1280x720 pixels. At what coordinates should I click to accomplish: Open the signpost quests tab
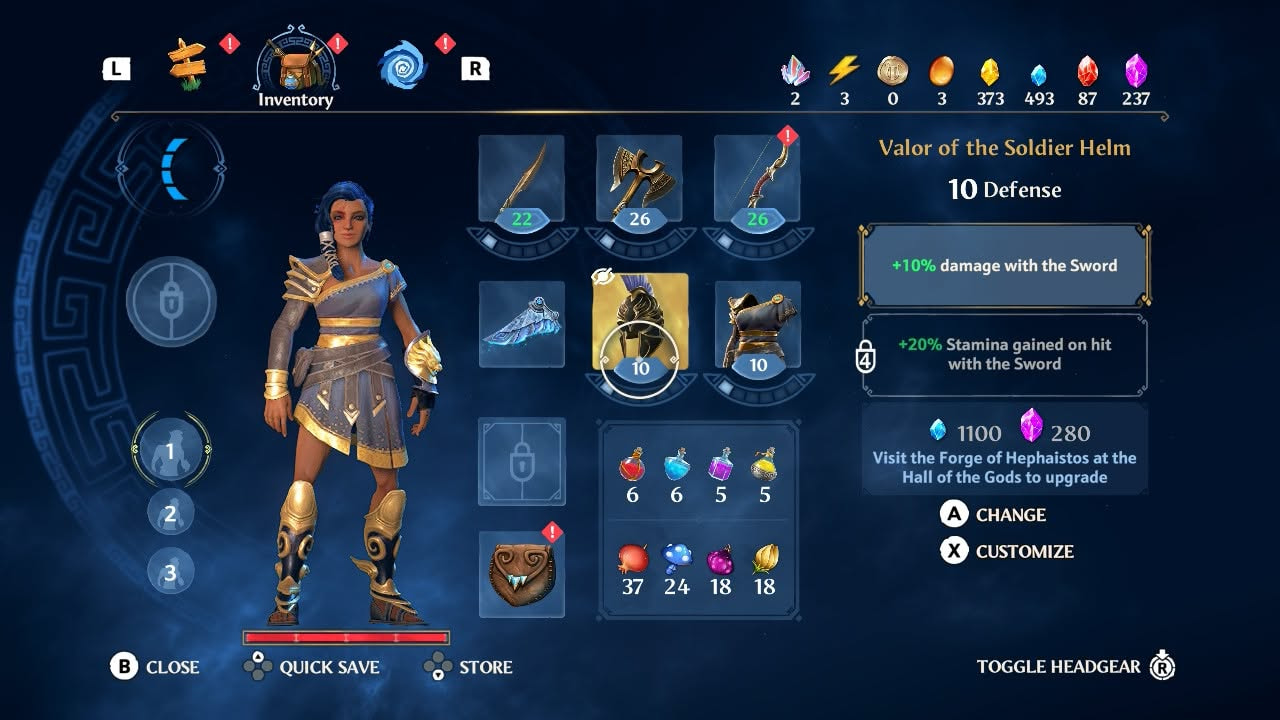click(187, 65)
